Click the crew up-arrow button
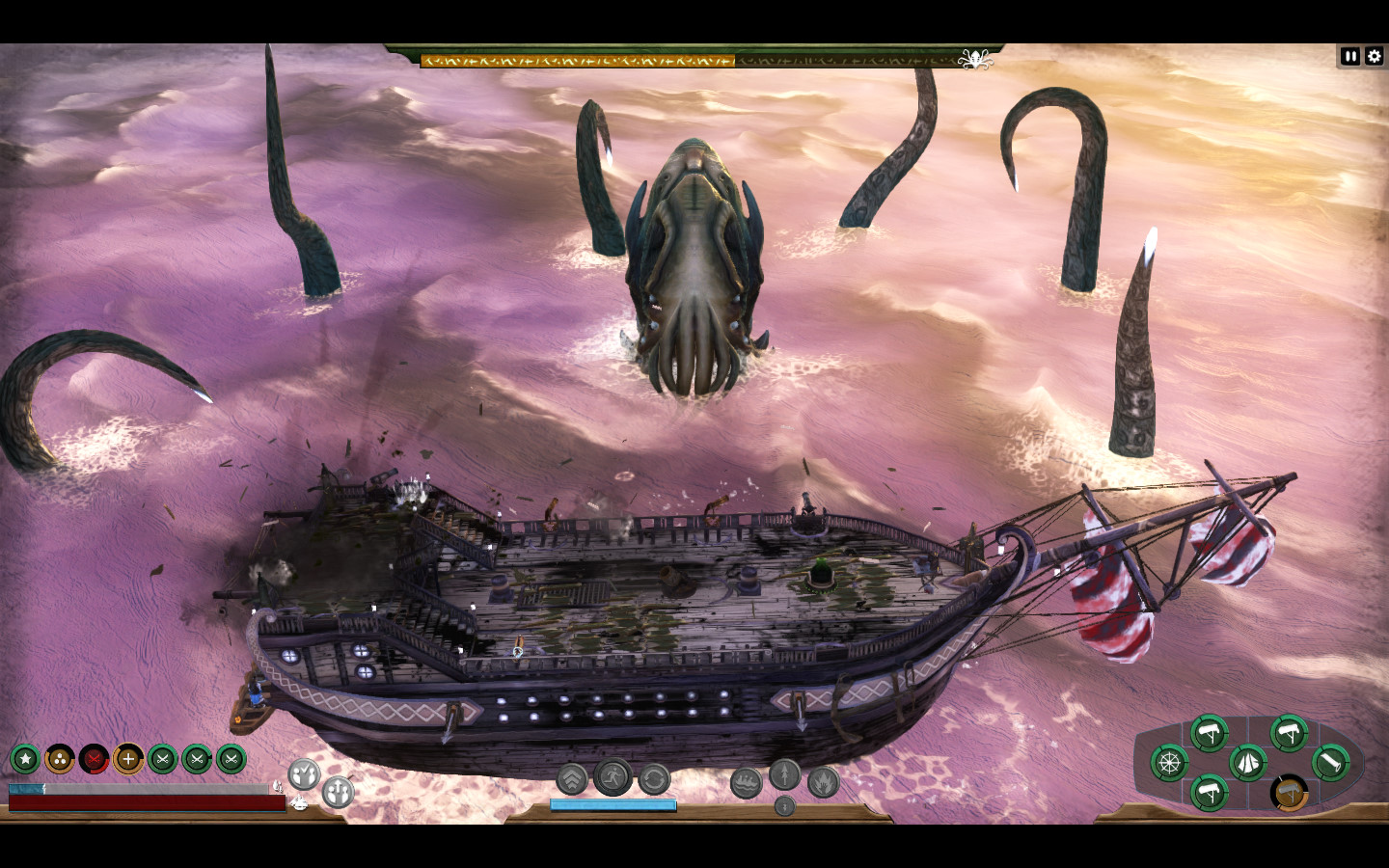1389x868 pixels. tap(338, 793)
